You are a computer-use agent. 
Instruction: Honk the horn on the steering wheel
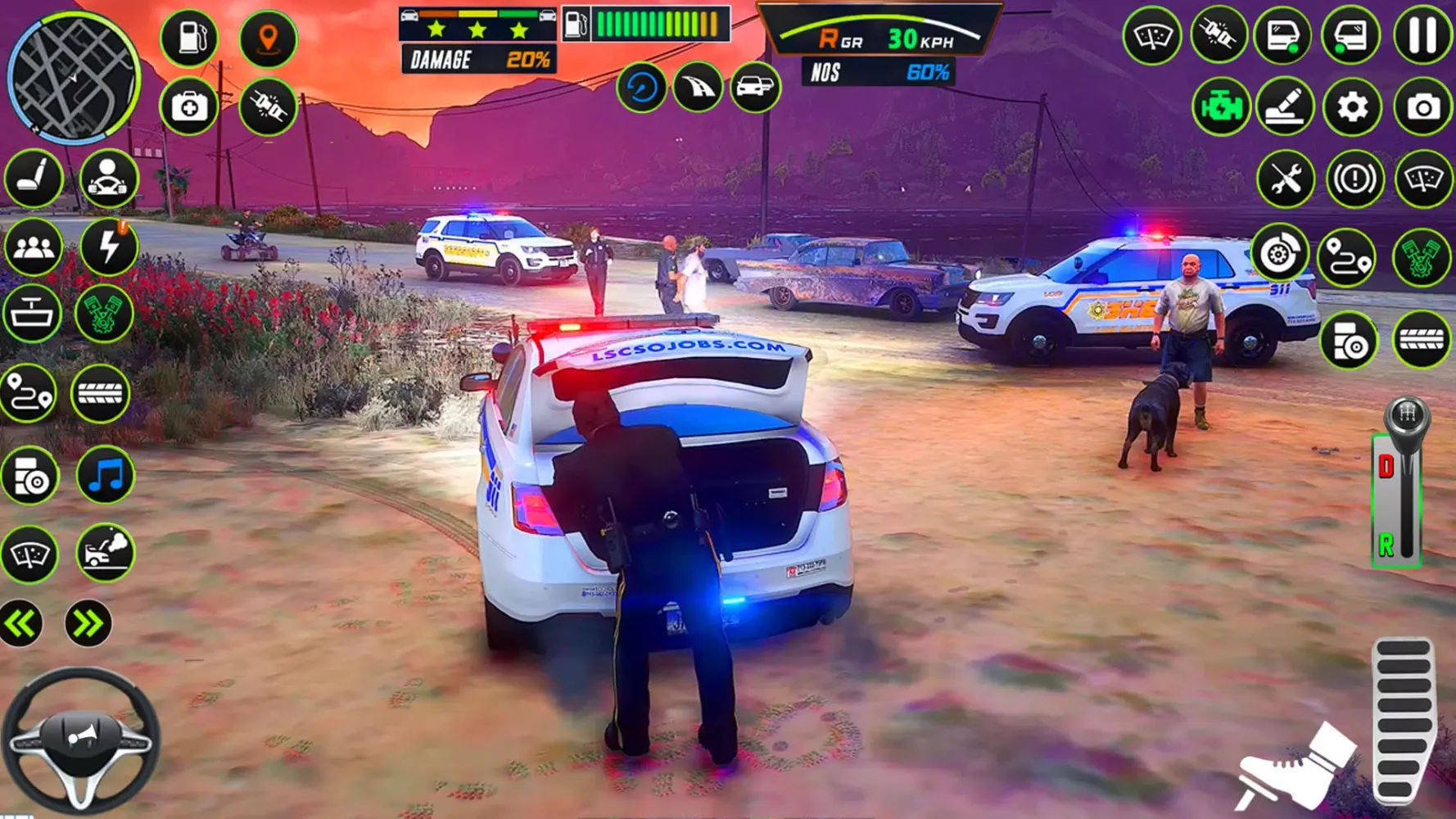(81, 737)
